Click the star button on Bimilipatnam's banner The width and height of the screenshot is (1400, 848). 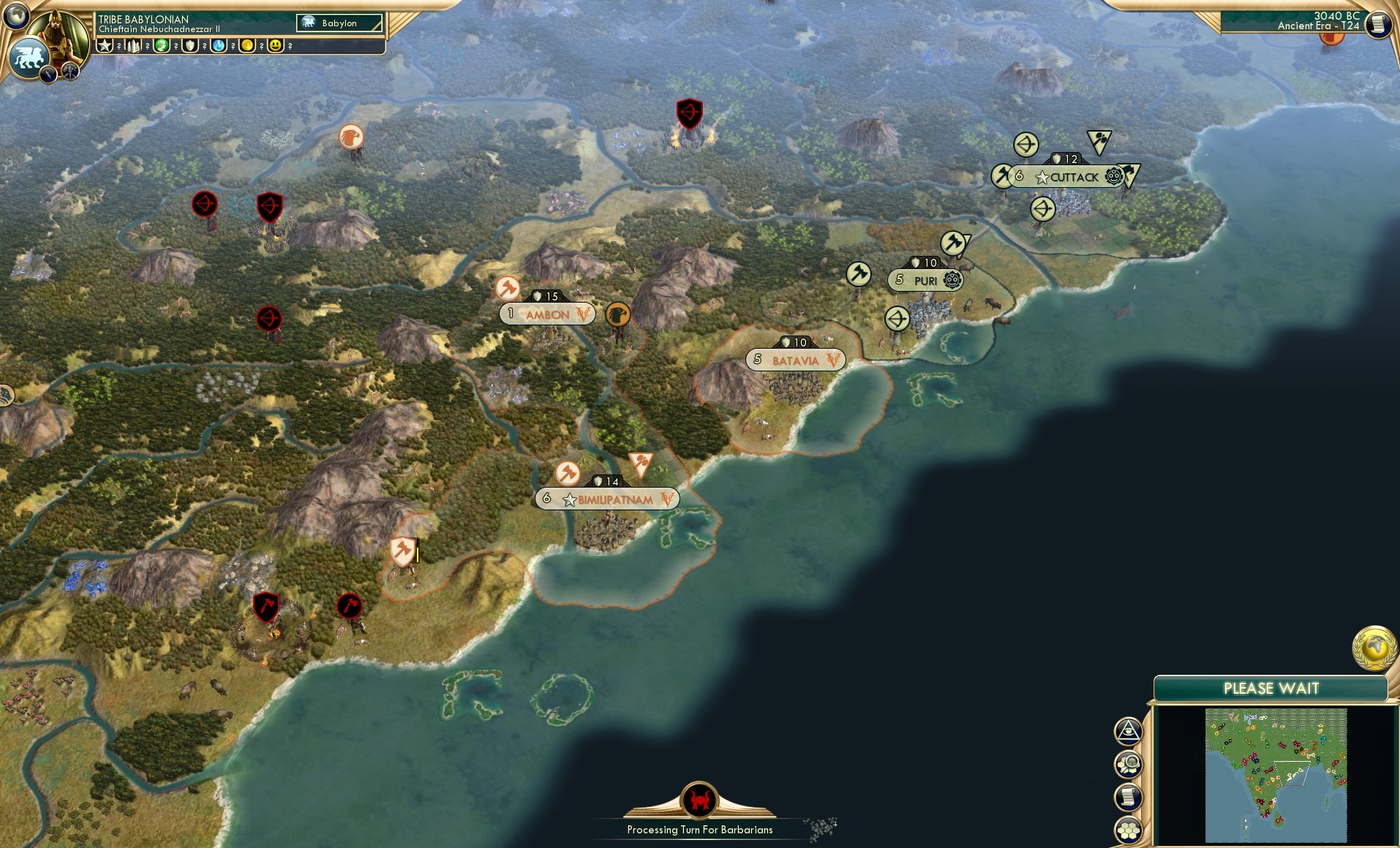pos(569,499)
